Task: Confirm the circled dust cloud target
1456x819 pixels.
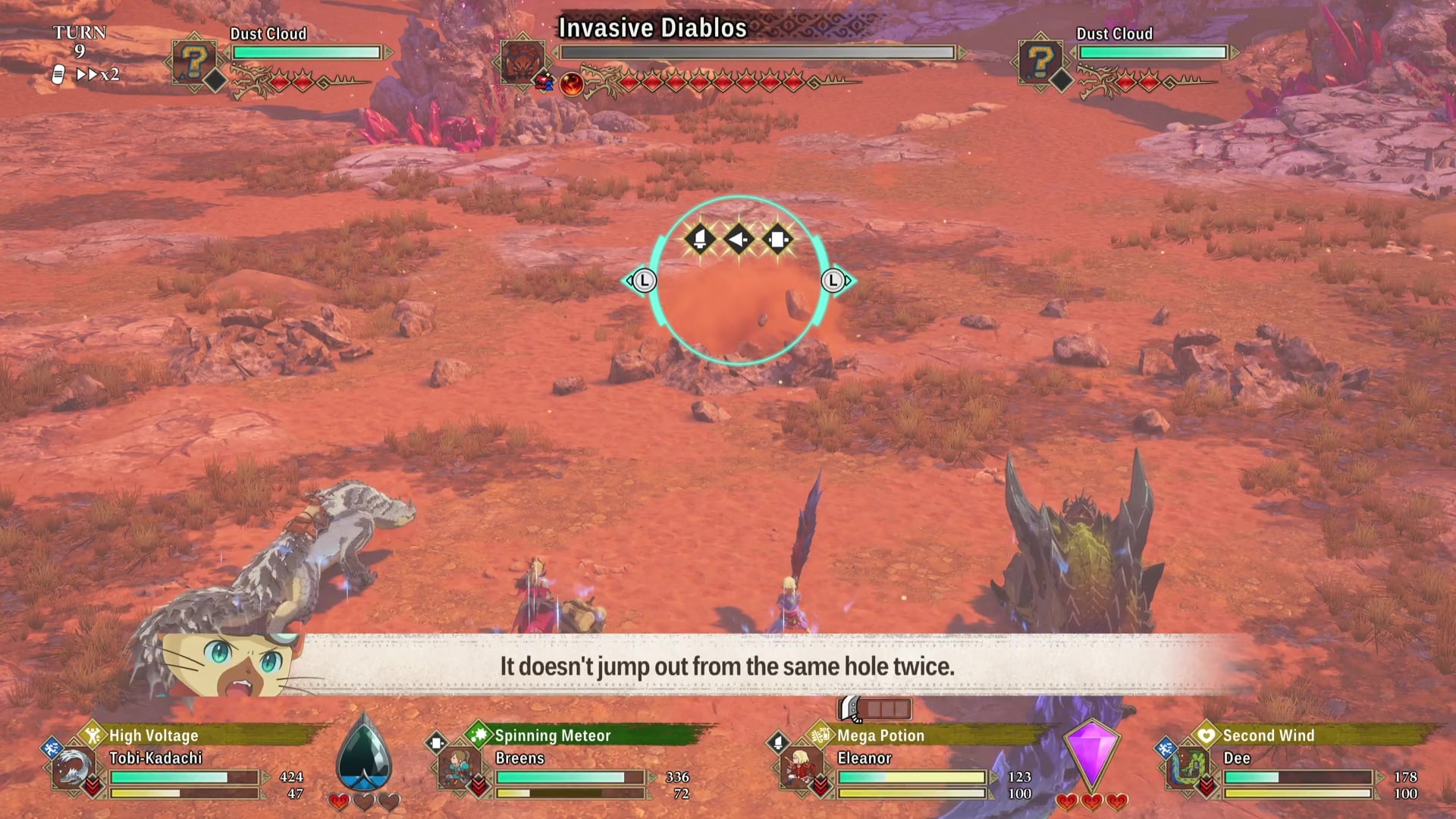Action: pos(738,281)
